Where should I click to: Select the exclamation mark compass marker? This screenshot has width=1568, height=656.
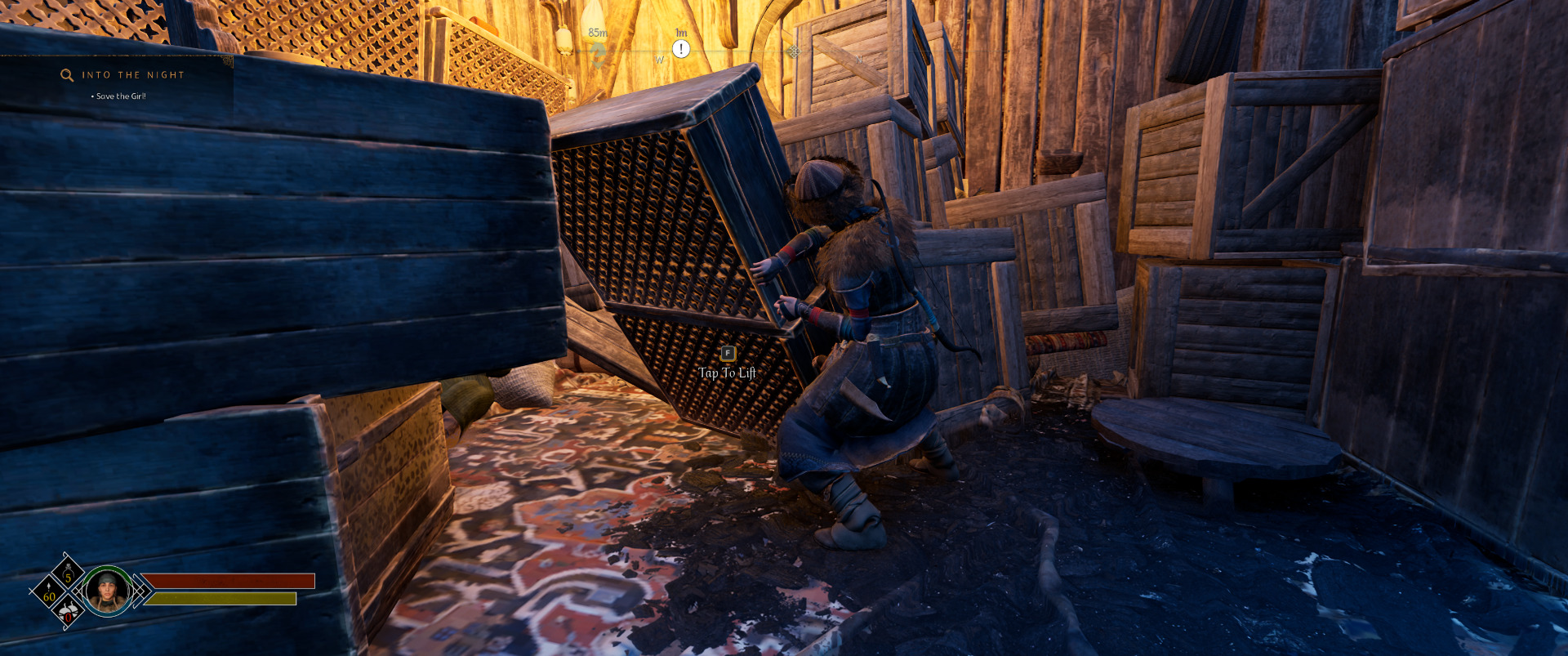[x=681, y=49]
